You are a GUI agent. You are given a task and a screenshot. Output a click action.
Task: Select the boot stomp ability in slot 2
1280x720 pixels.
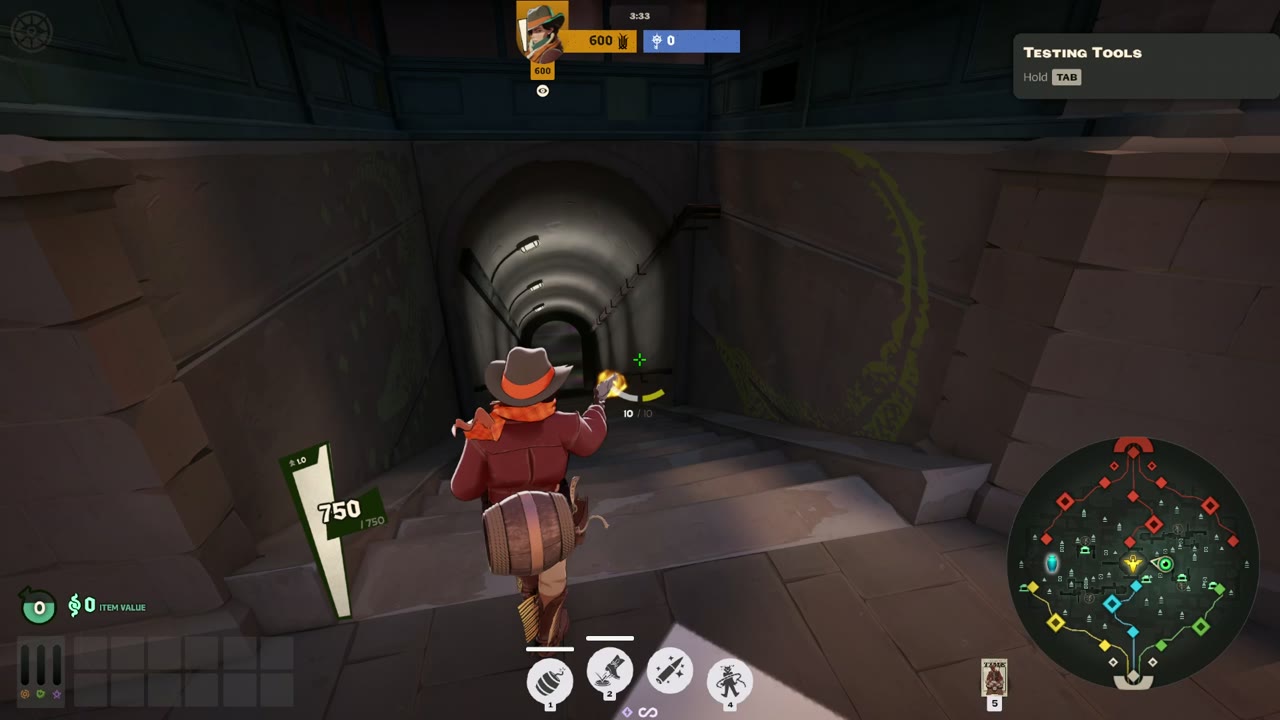tap(608, 672)
